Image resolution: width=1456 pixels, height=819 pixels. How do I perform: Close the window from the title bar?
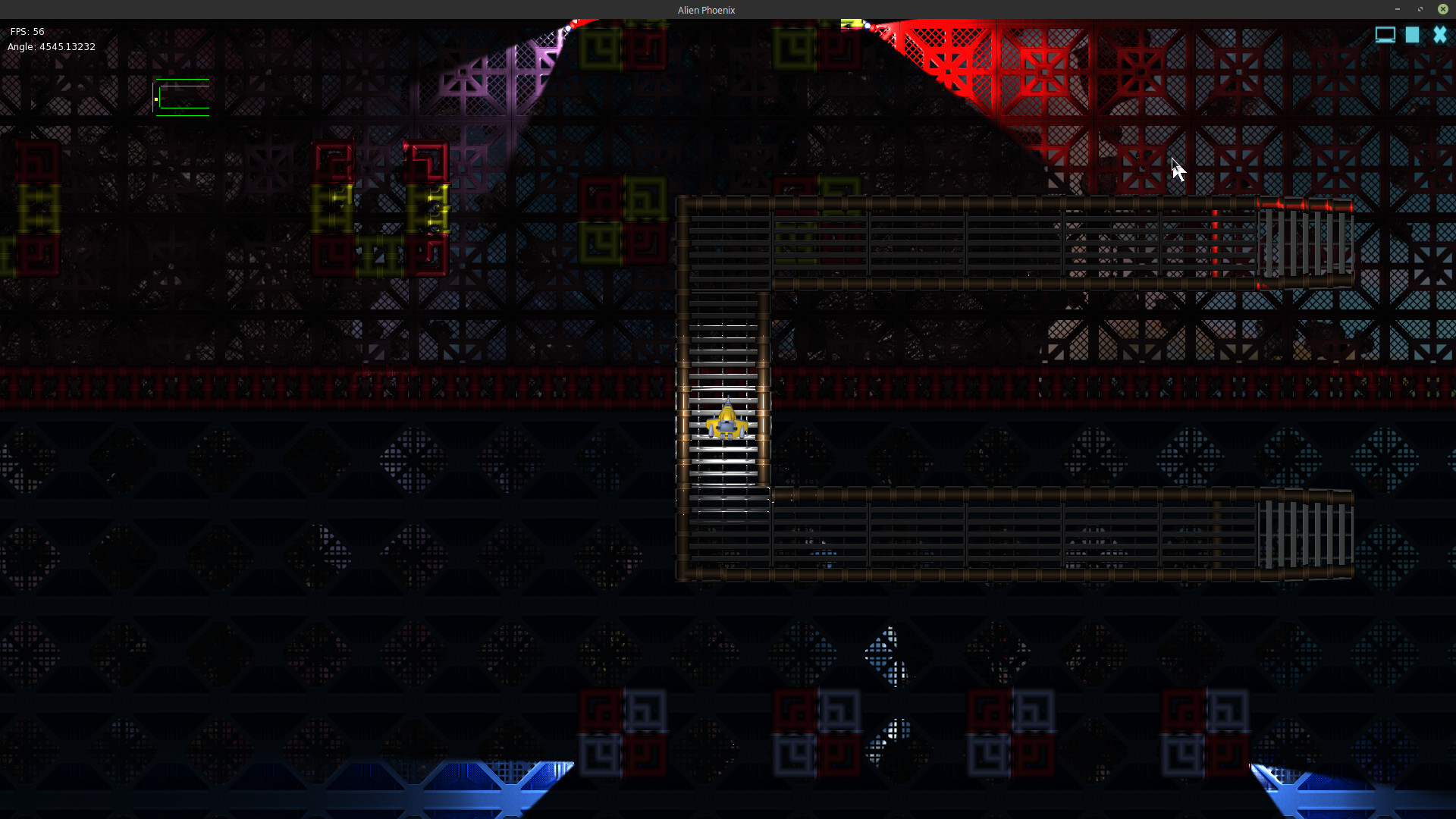[1442, 9]
